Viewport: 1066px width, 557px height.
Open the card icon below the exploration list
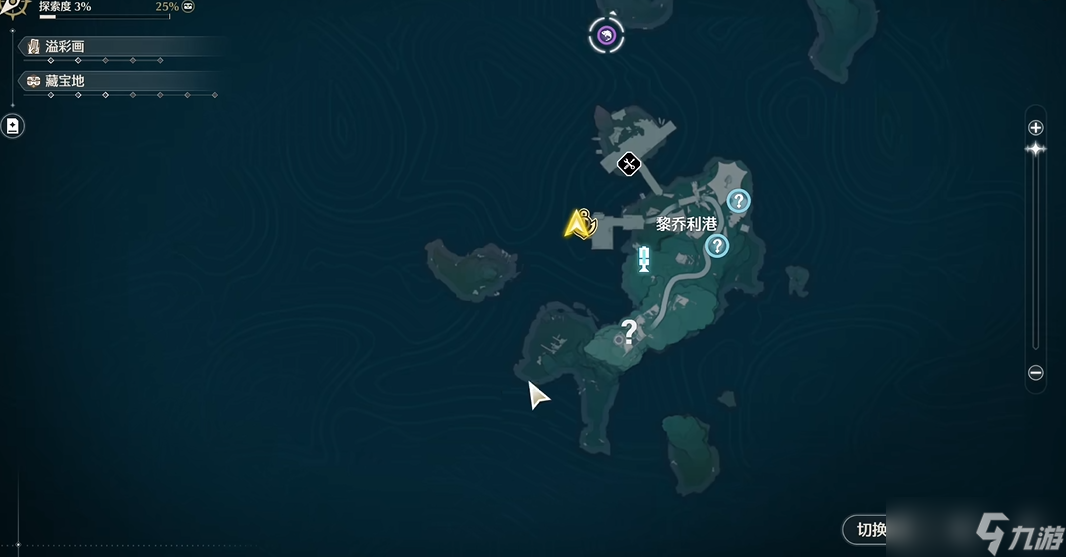tap(12, 126)
